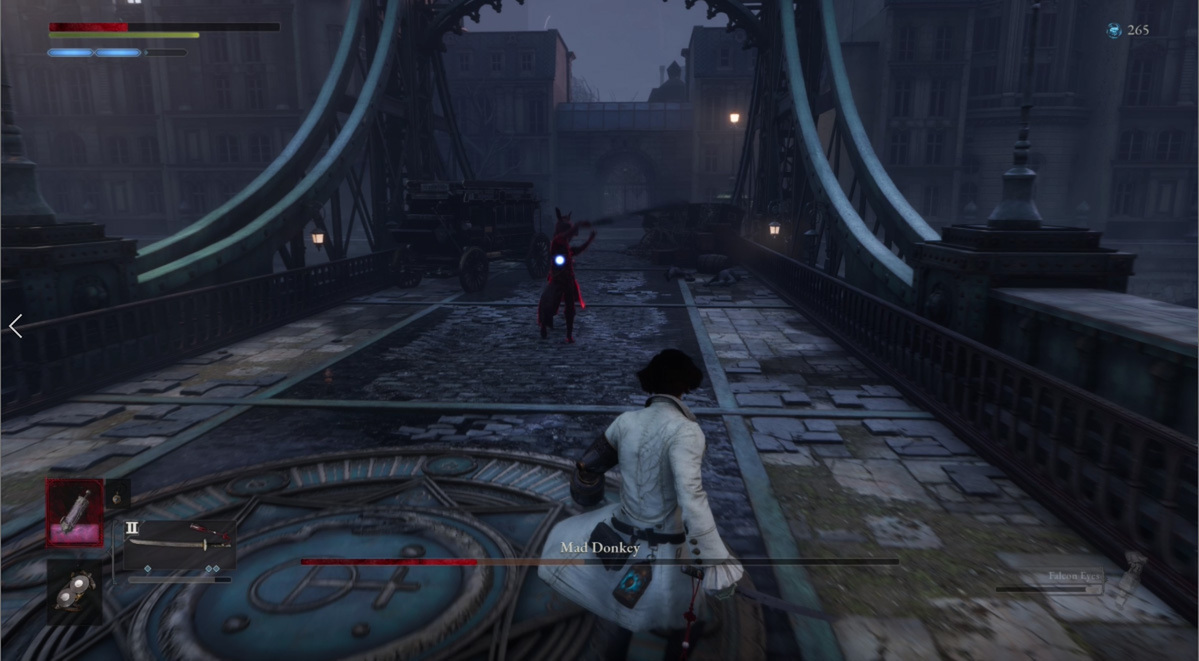This screenshot has height=661, width=1199.
Task: Select the twin-disc item in the lower belt slot
Action: (x=74, y=592)
